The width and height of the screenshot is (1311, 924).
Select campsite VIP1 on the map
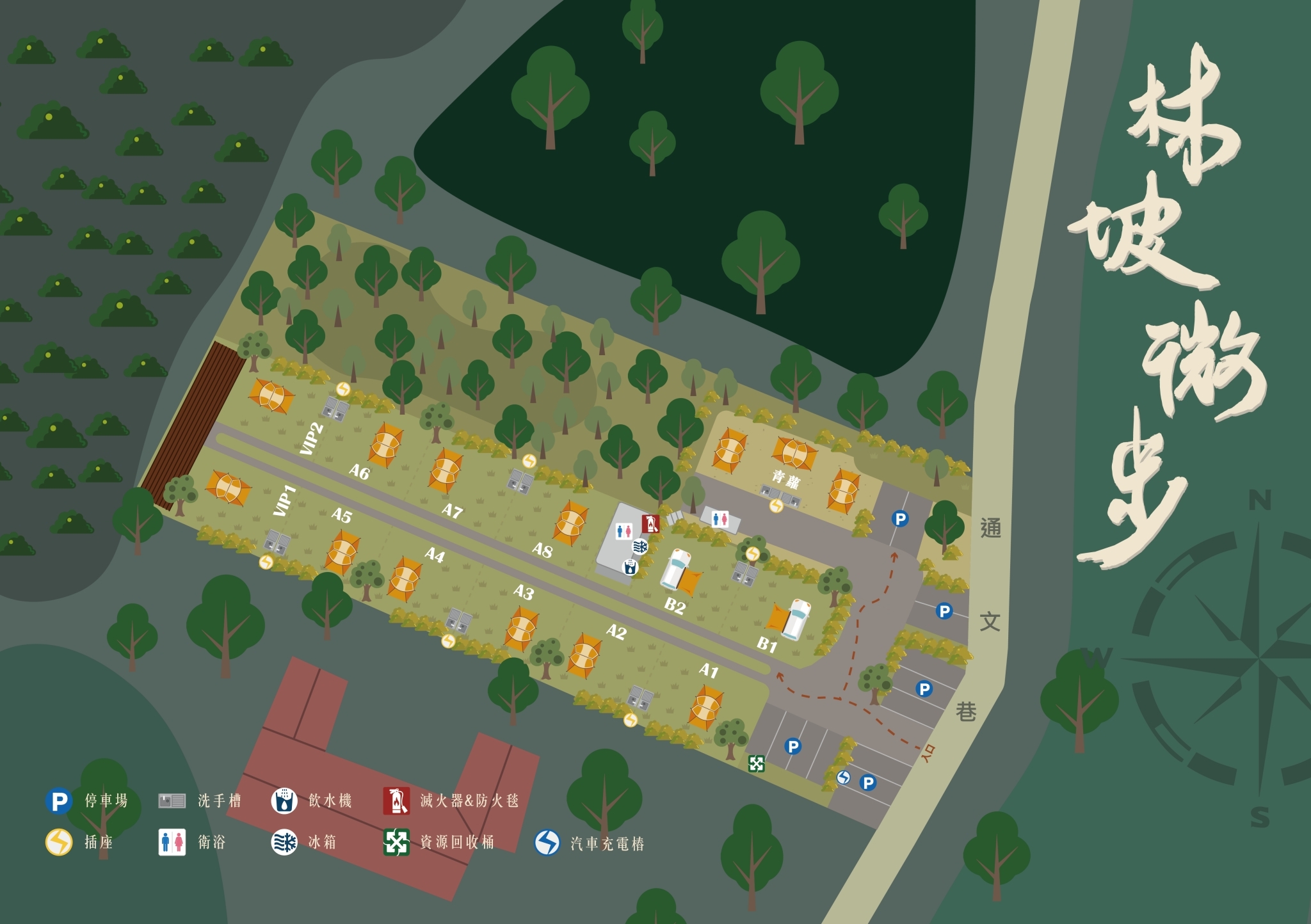click(284, 500)
